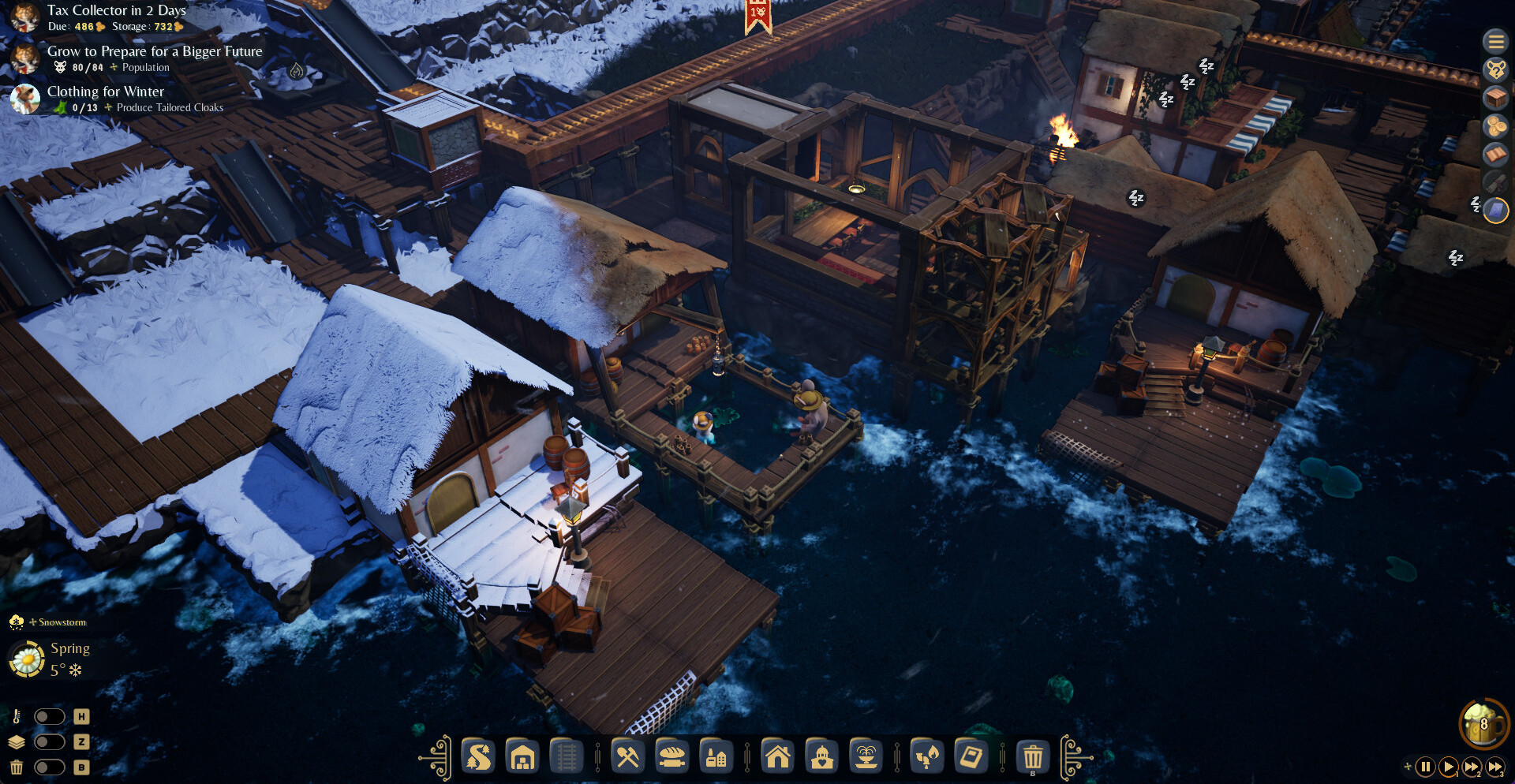Select the Clothing for Winter quest tracker
Image resolution: width=1515 pixels, height=784 pixels.
pos(106,92)
